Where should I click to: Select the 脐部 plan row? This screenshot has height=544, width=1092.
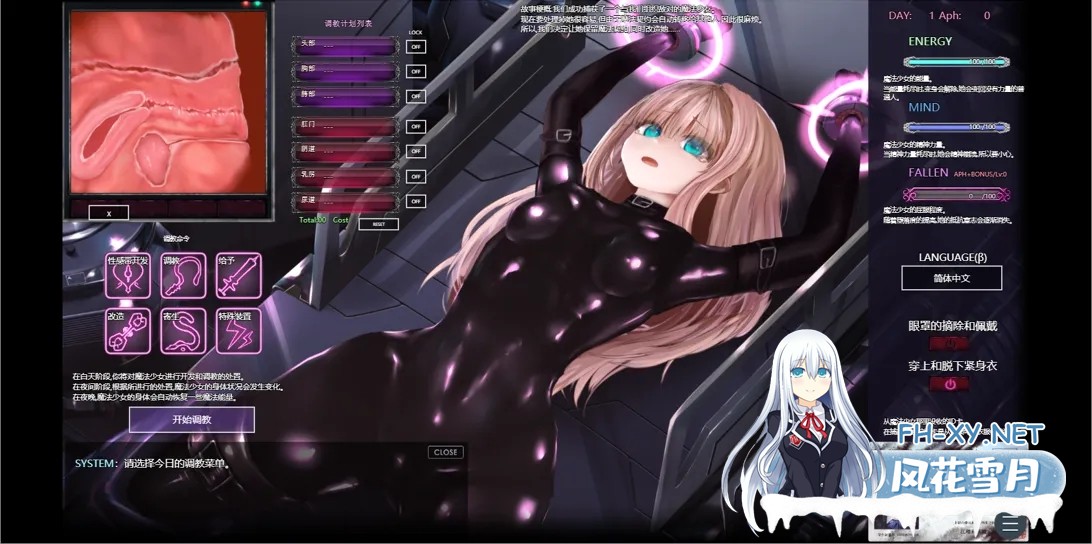tap(345, 96)
